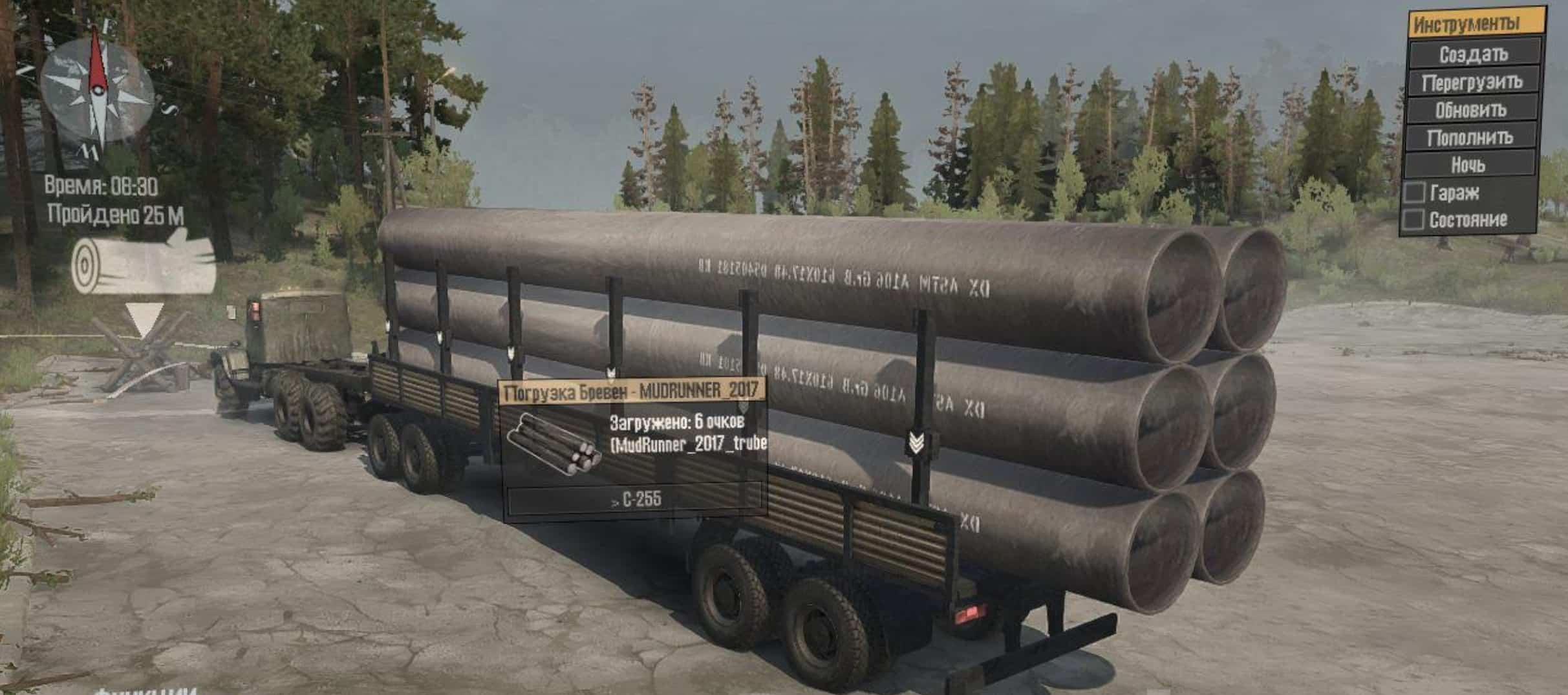Screen dimensions: 1568x695
Task: Open the Инструменты panel header
Action: pyautogui.click(x=1475, y=25)
